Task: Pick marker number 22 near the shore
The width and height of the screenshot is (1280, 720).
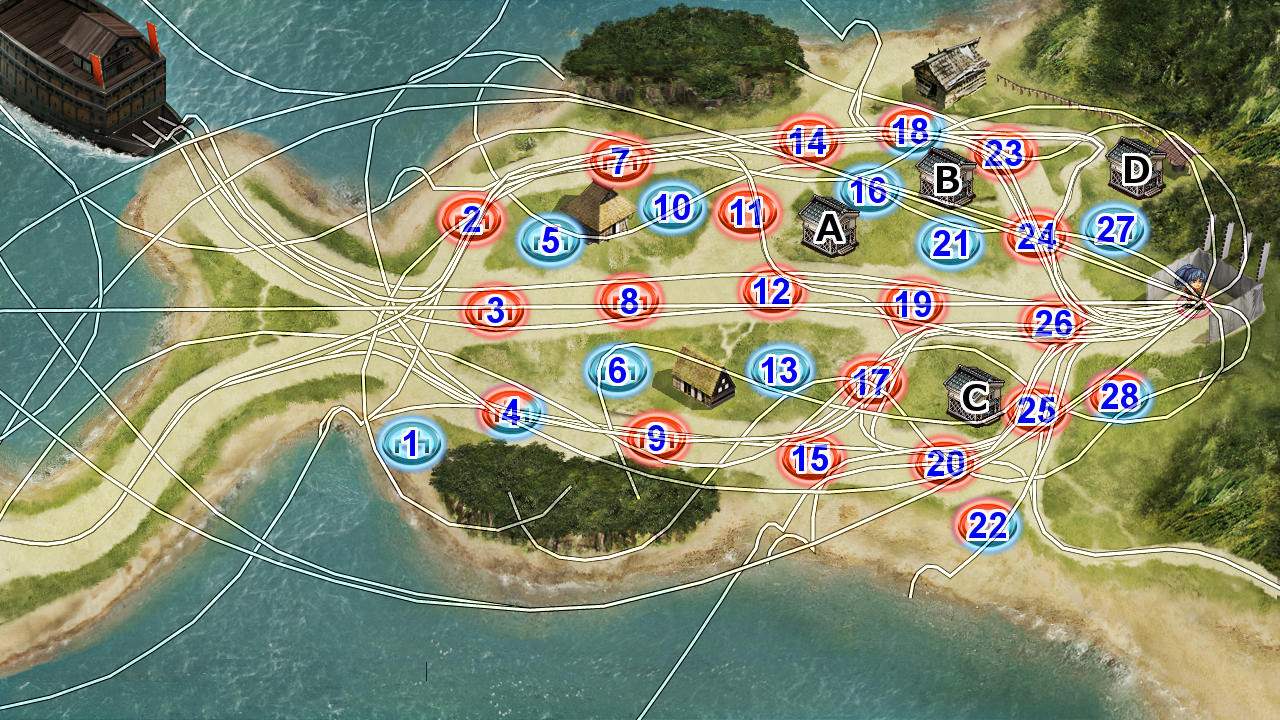Action: [988, 525]
